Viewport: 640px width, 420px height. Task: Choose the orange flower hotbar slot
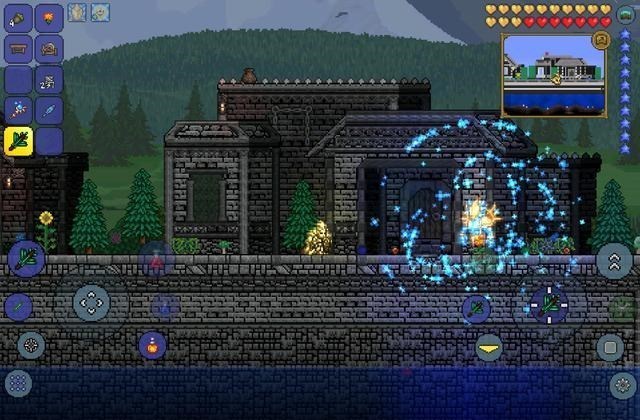point(49,17)
